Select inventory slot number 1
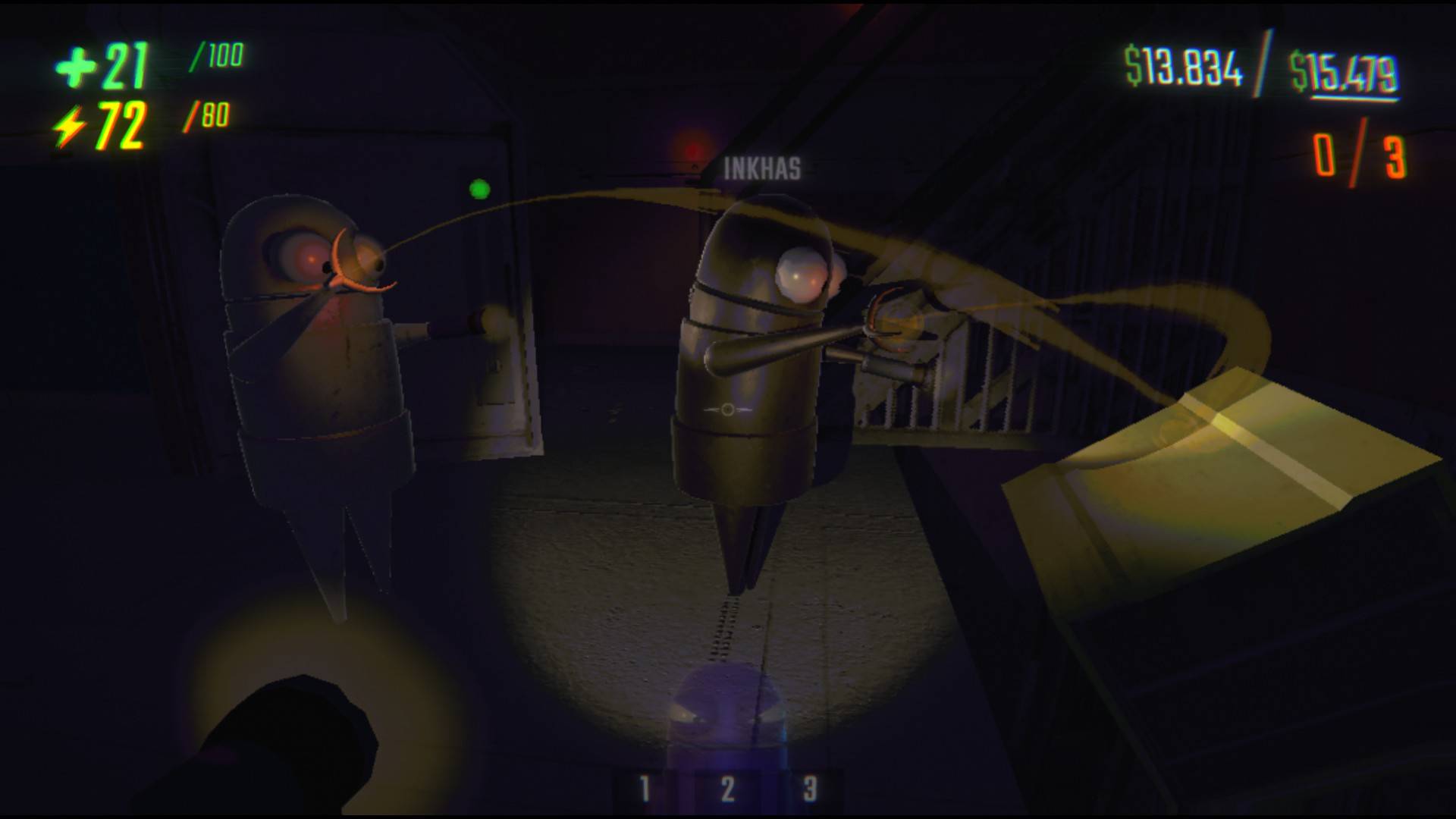 click(x=645, y=789)
